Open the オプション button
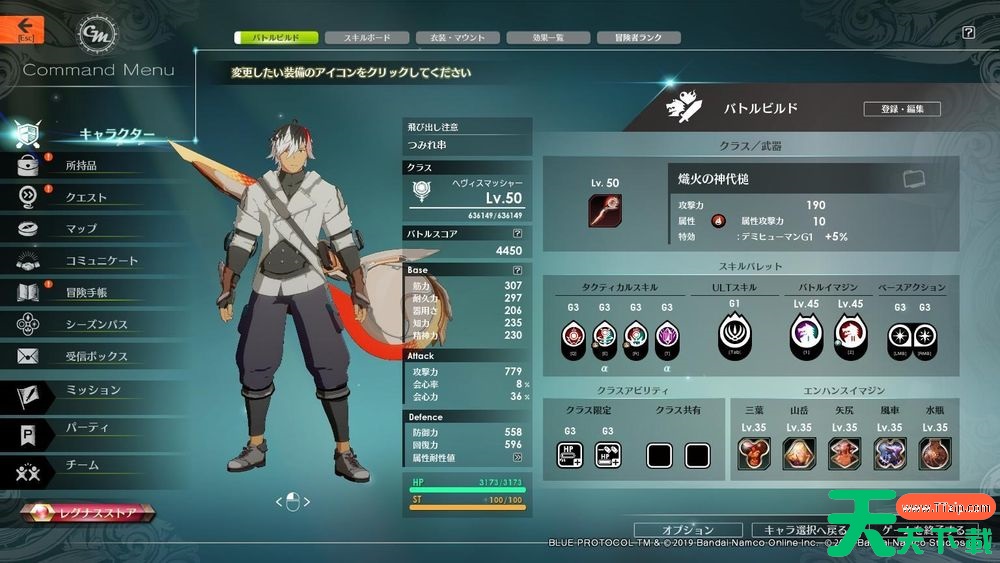Screen dimensions: 1000x563 click(688, 530)
